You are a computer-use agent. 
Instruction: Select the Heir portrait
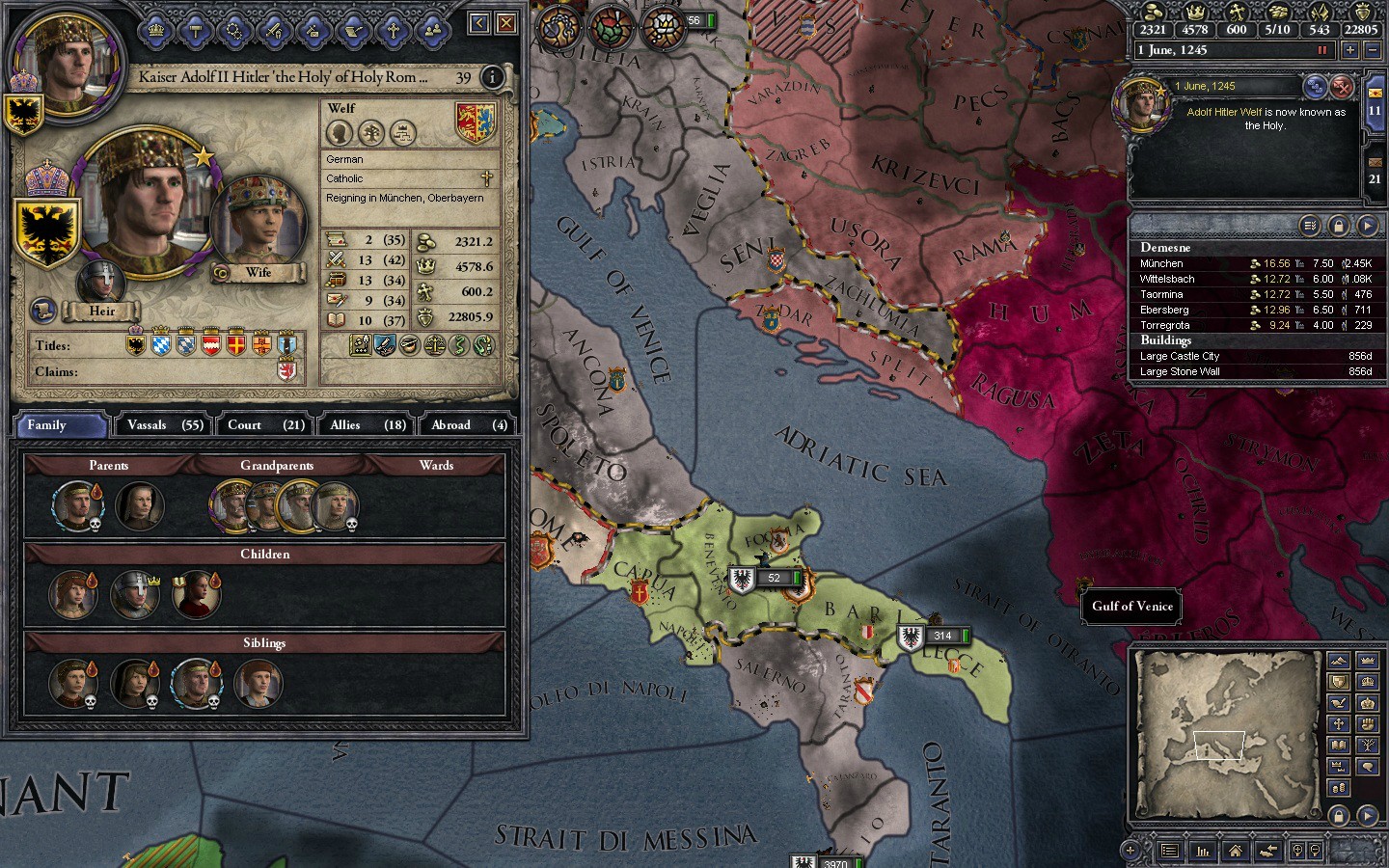[100, 282]
